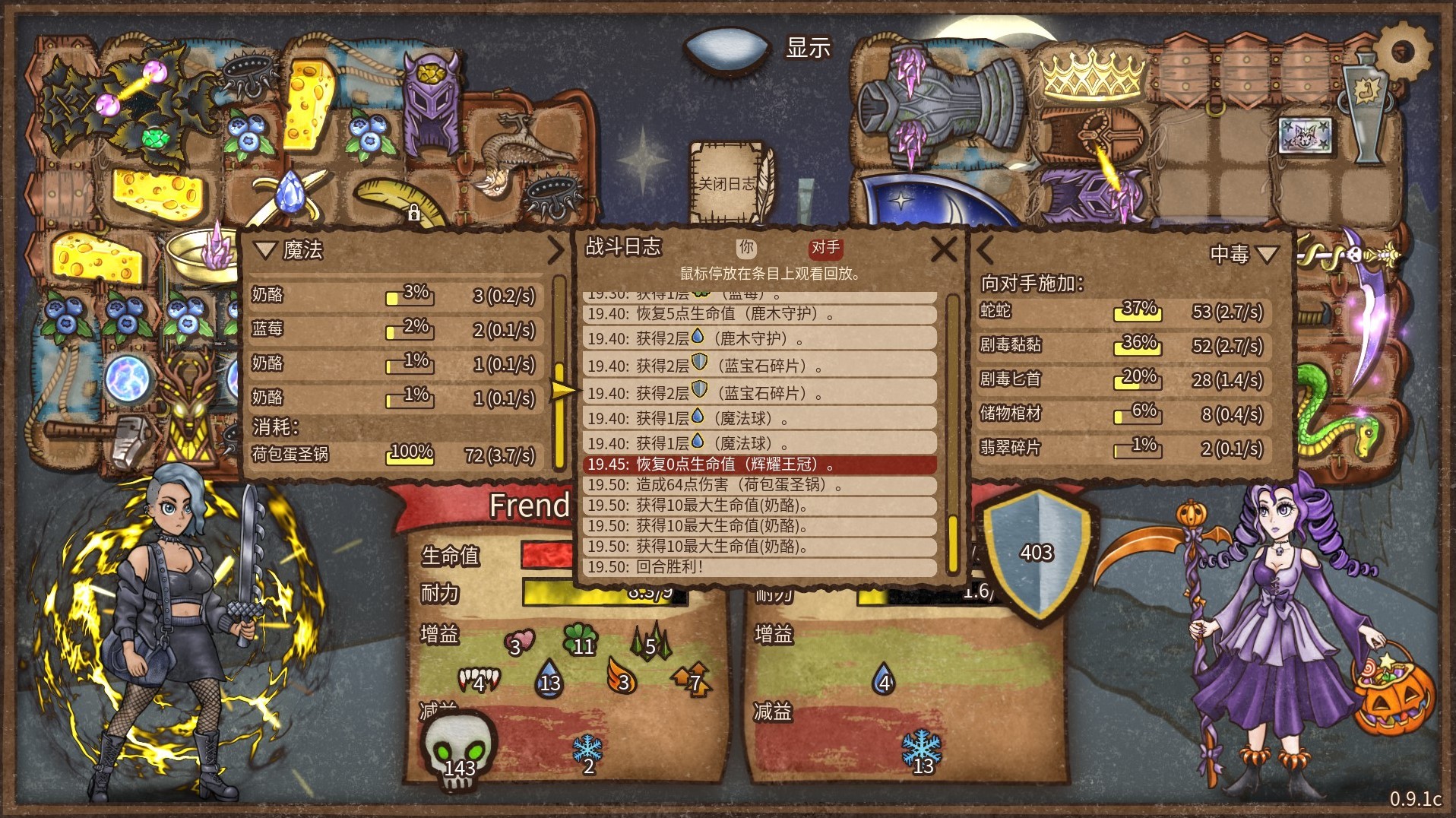Select the 蛇蛇 poison stat row
This screenshot has height=818, width=1456.
coord(1122,311)
